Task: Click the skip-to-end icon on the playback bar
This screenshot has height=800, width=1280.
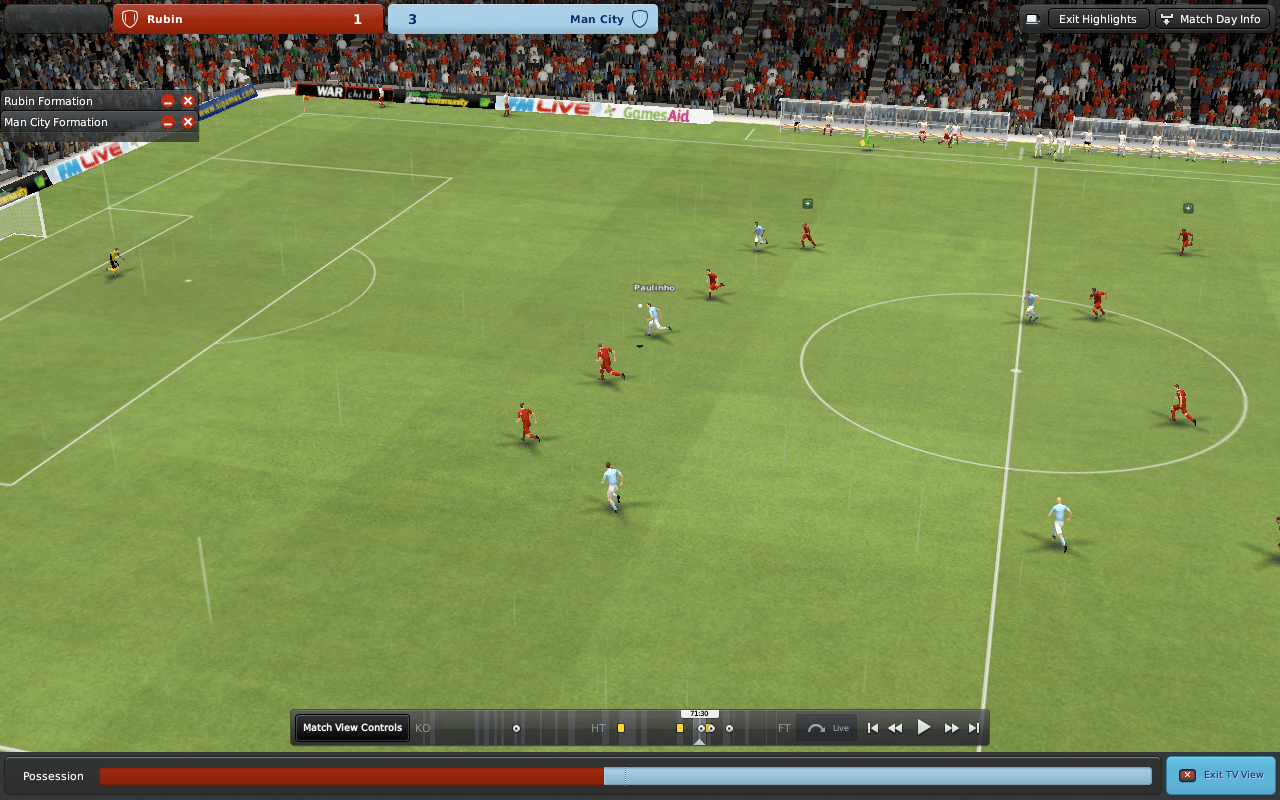Action: pos(973,727)
